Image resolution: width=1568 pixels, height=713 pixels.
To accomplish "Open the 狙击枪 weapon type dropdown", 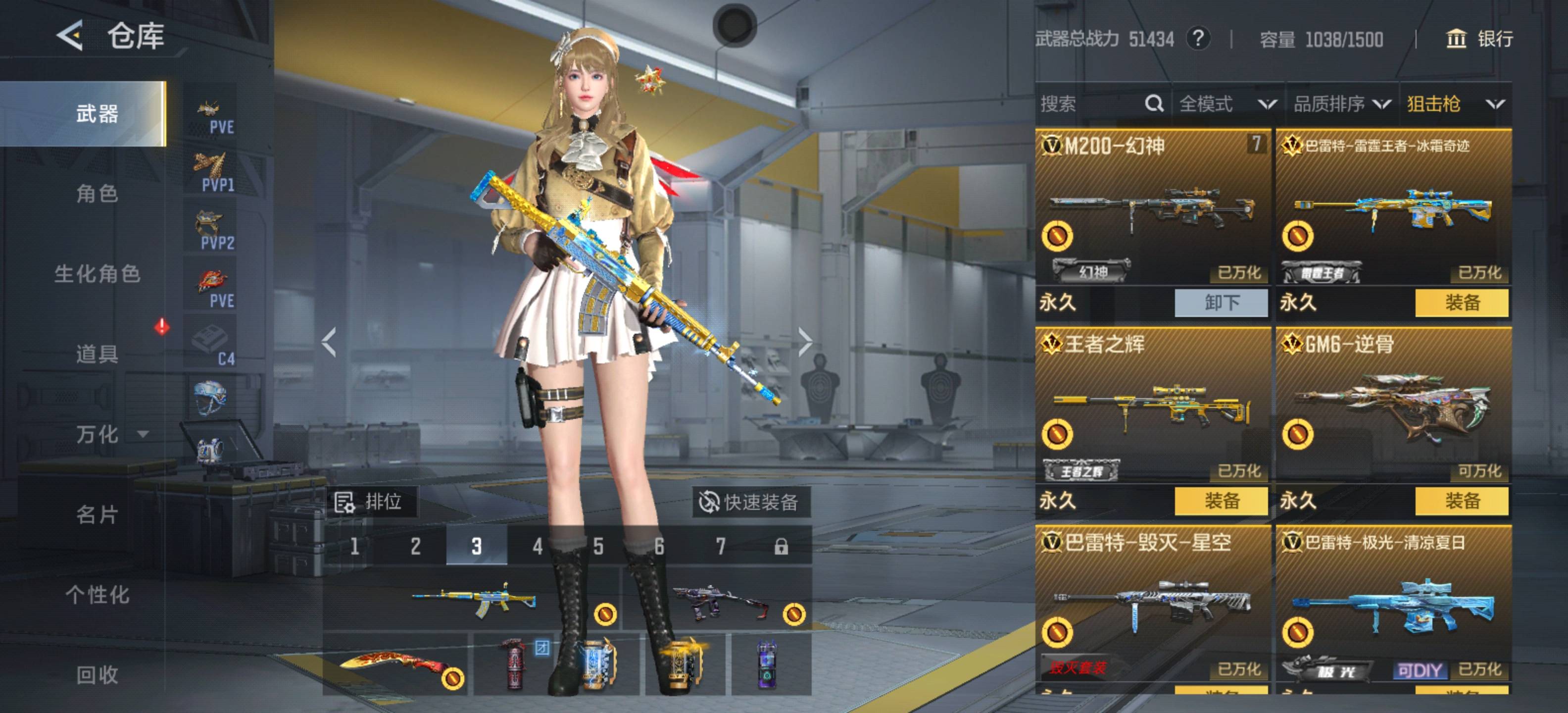I will coord(1455,104).
